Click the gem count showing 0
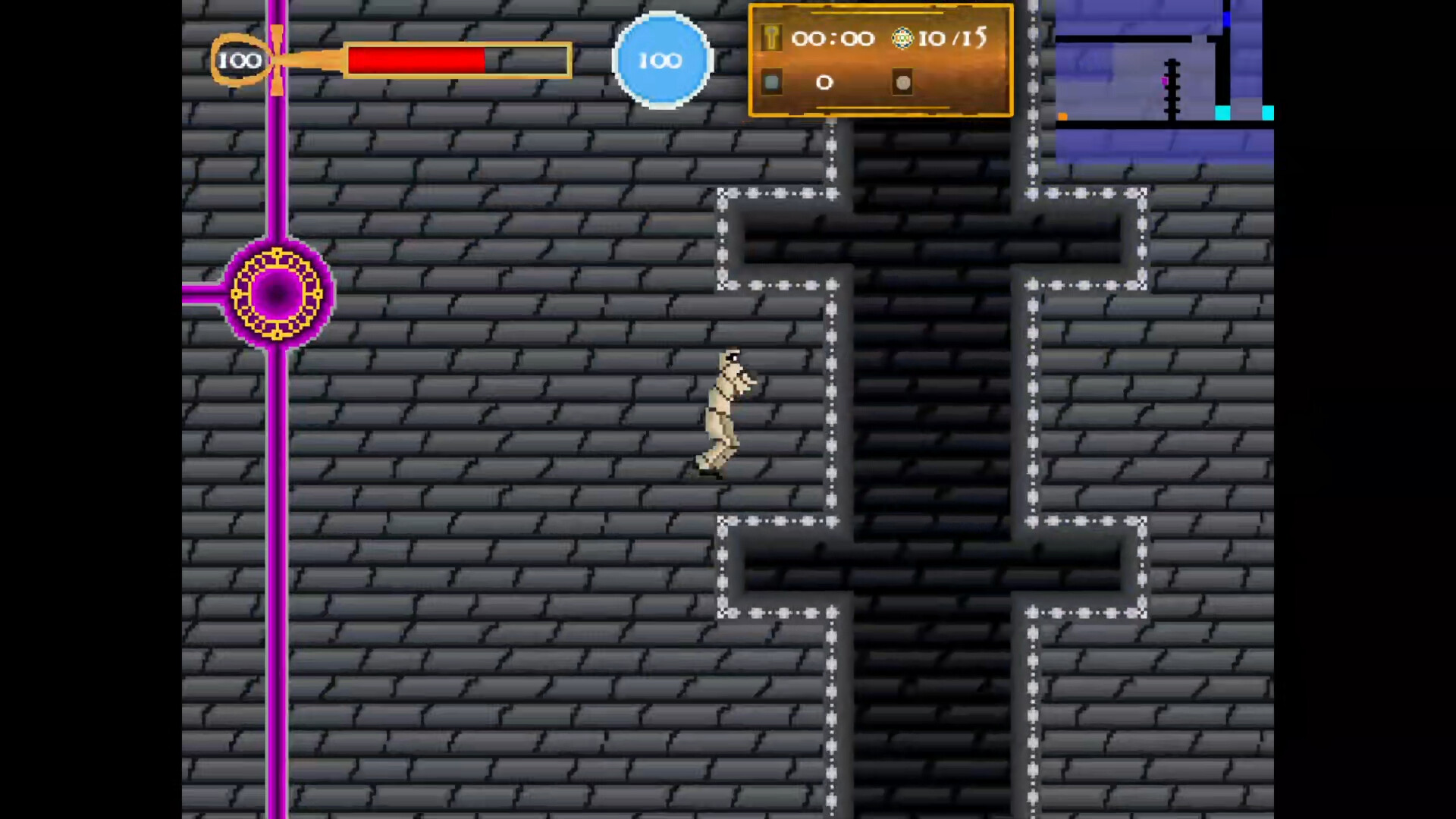The width and height of the screenshot is (1456, 819). (x=824, y=83)
